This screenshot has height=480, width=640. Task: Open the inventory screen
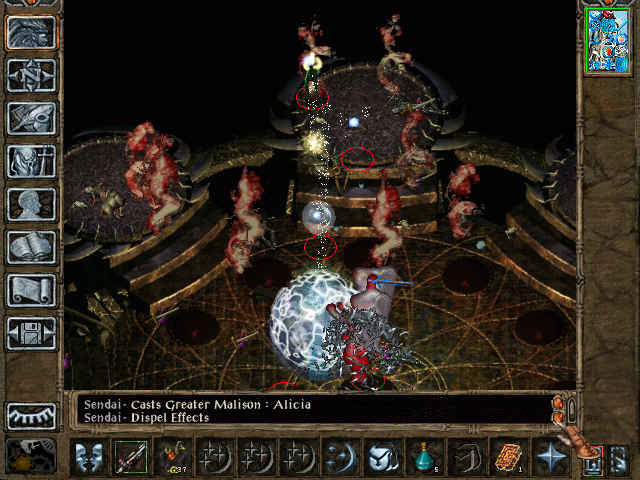[x=31, y=161]
